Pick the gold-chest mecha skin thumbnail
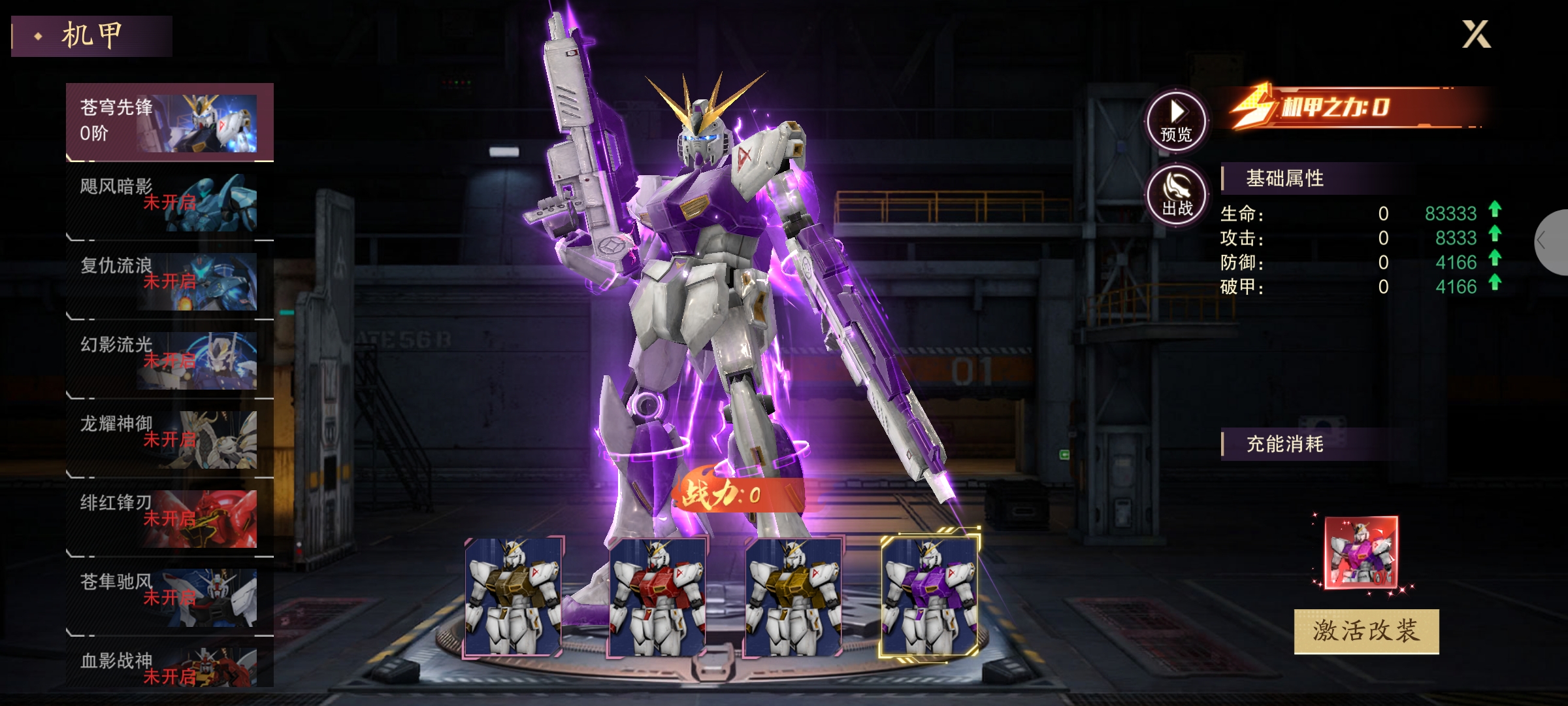 click(x=794, y=596)
